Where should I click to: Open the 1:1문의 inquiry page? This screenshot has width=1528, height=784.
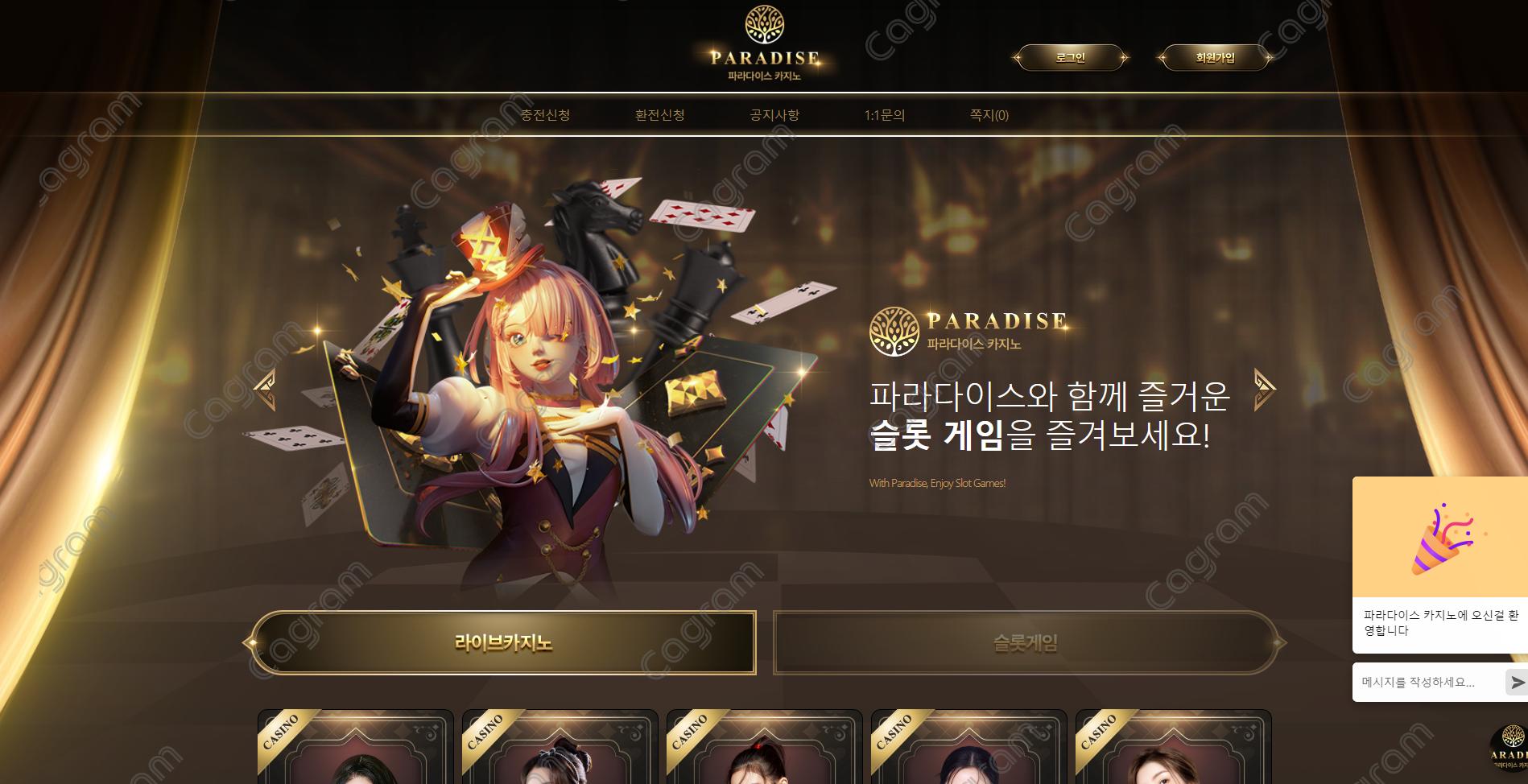[x=885, y=115]
